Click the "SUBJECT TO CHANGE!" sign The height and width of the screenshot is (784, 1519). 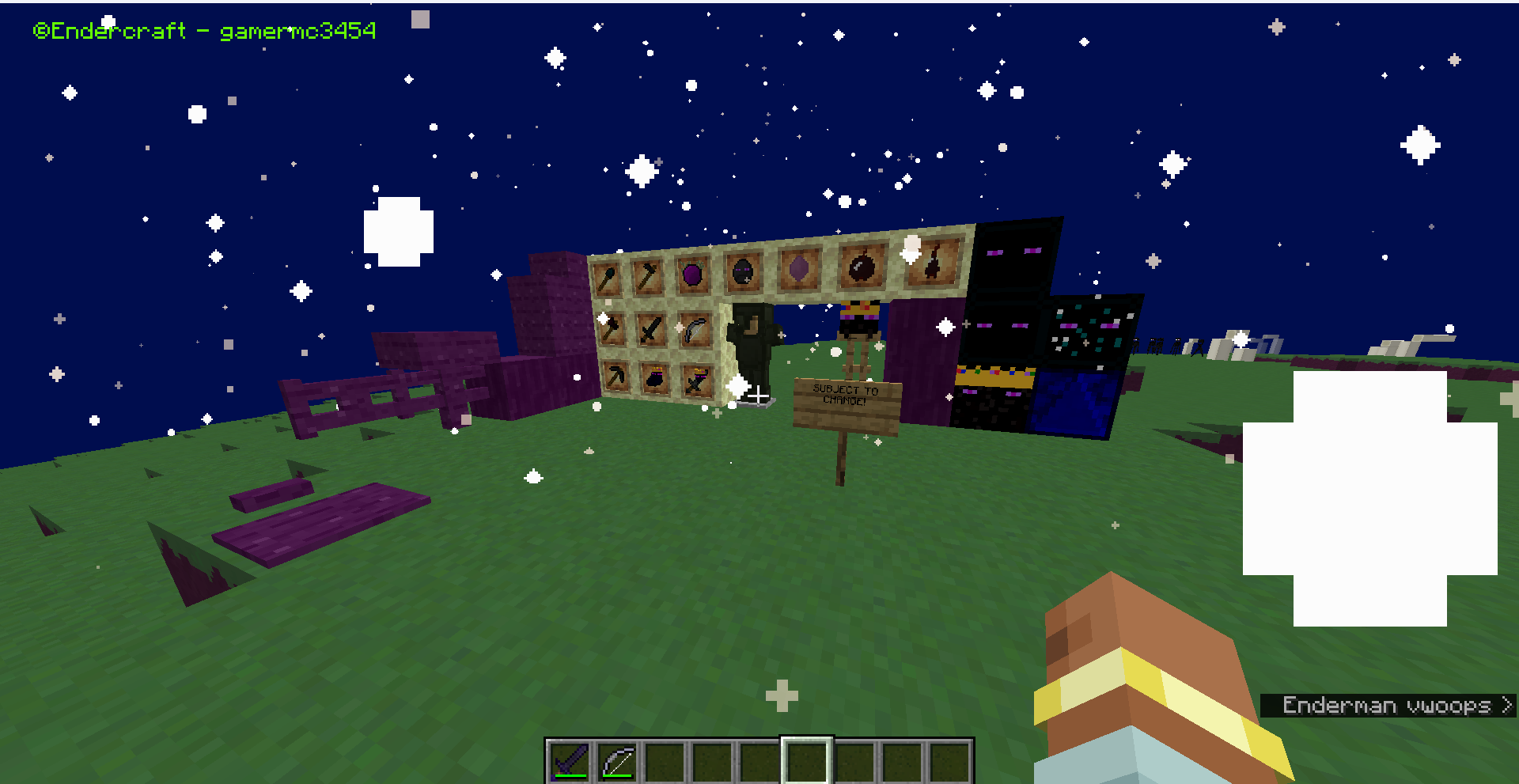click(843, 396)
